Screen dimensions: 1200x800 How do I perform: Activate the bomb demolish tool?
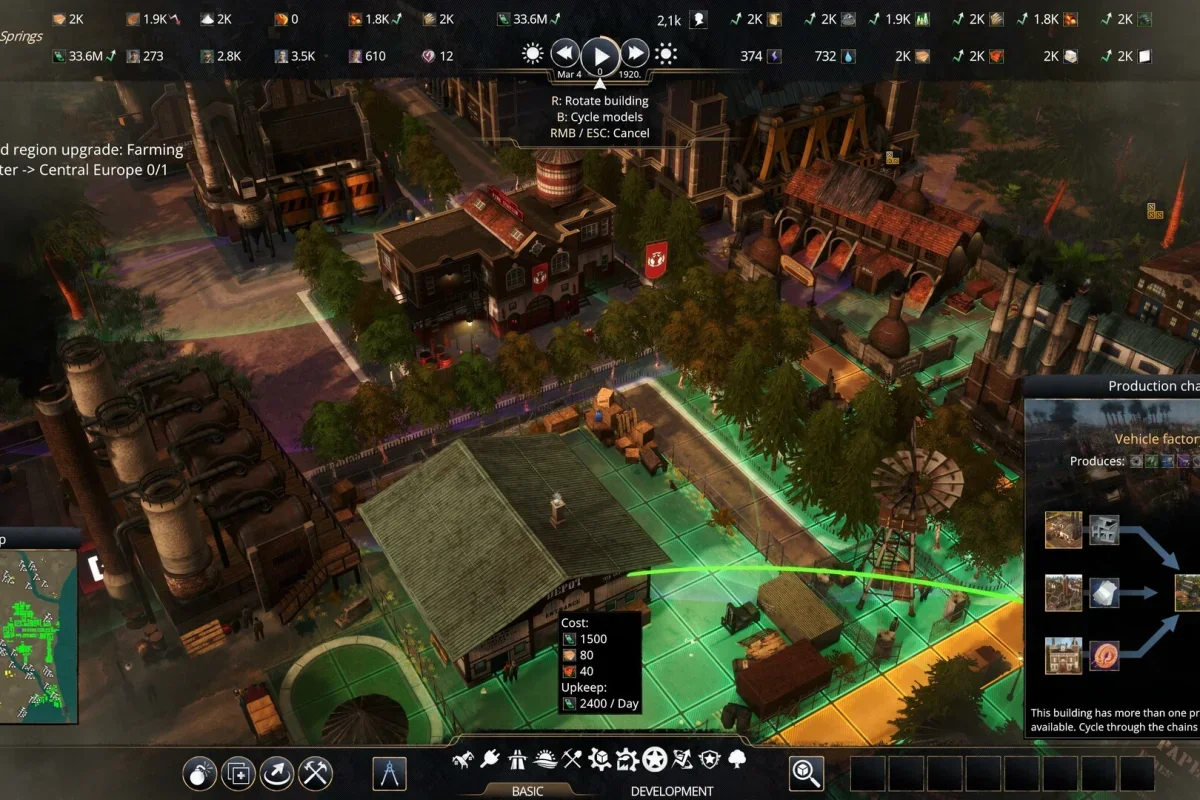coord(200,772)
